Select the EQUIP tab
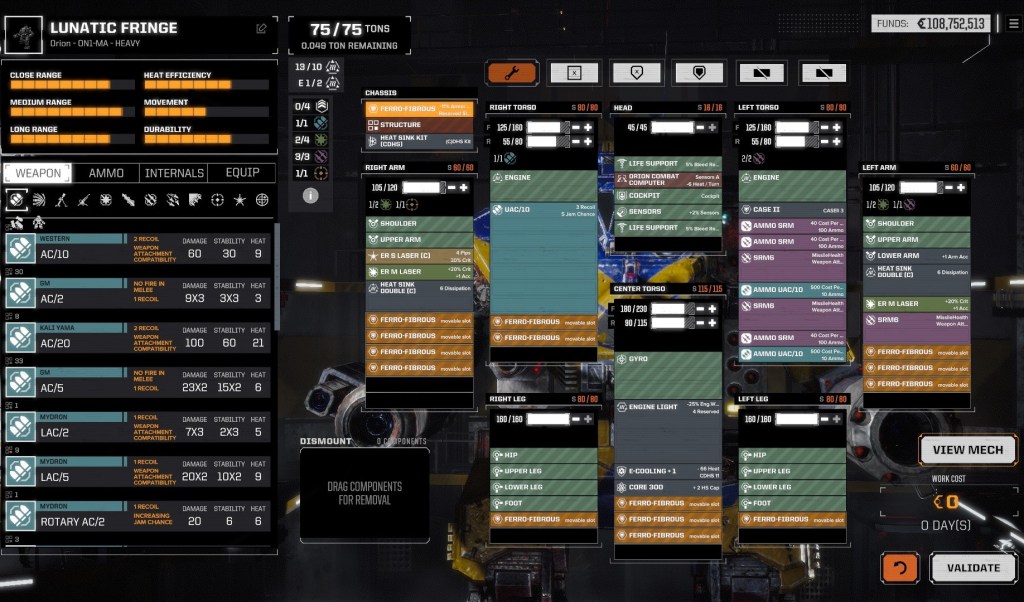1024x602 pixels. click(x=242, y=173)
